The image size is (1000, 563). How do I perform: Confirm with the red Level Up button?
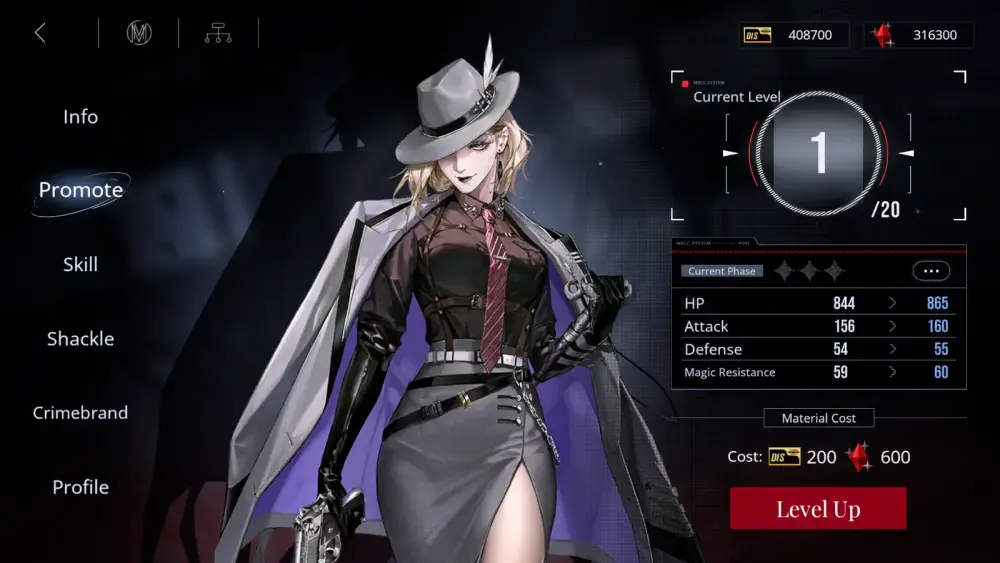(818, 509)
